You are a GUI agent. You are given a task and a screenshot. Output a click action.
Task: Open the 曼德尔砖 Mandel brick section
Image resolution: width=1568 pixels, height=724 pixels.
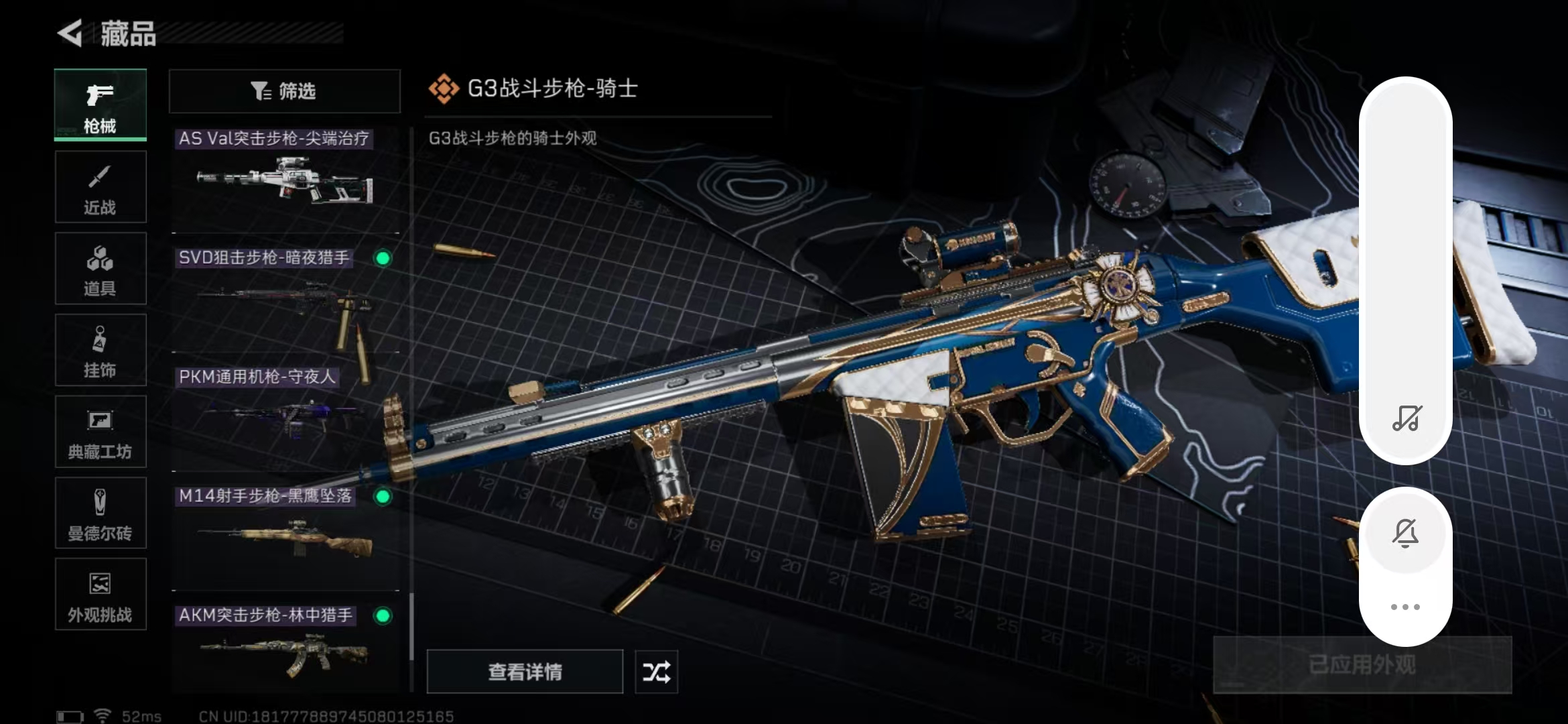101,514
